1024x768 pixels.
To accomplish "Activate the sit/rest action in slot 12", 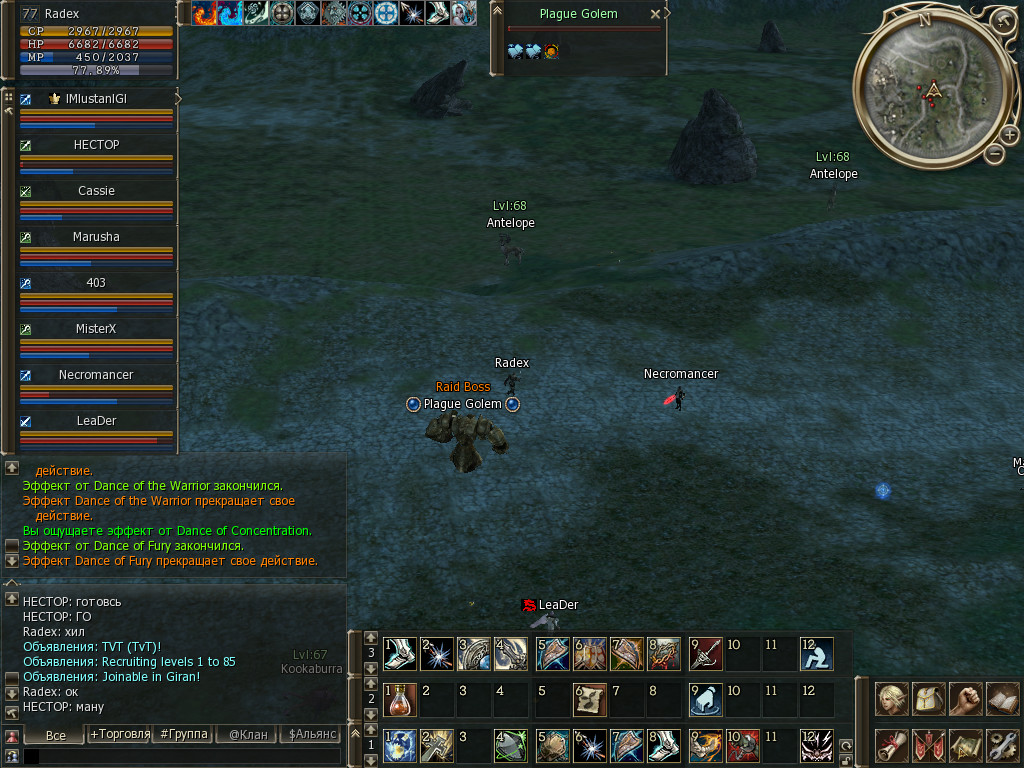I will point(816,653).
